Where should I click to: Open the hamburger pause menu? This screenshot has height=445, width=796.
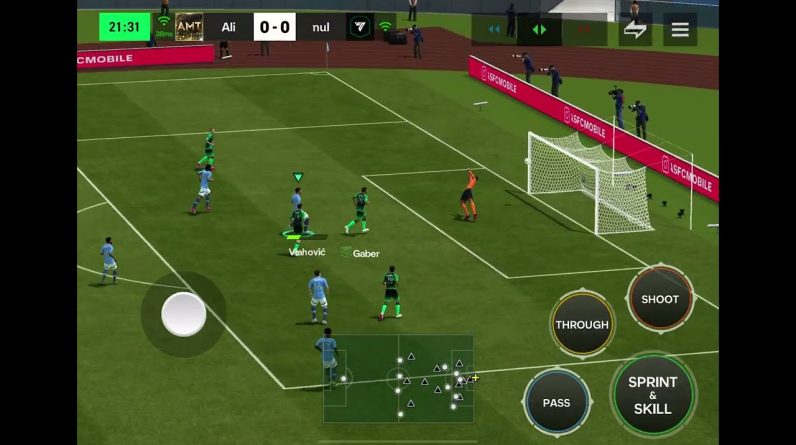680,29
